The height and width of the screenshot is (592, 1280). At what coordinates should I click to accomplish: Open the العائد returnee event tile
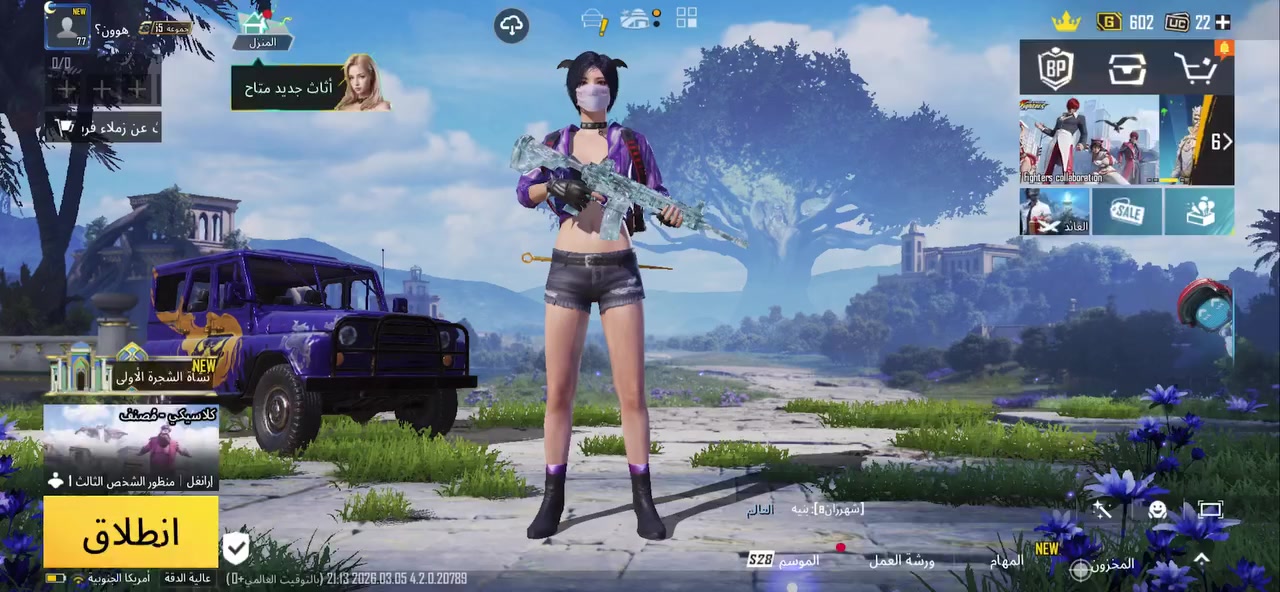tap(1054, 211)
